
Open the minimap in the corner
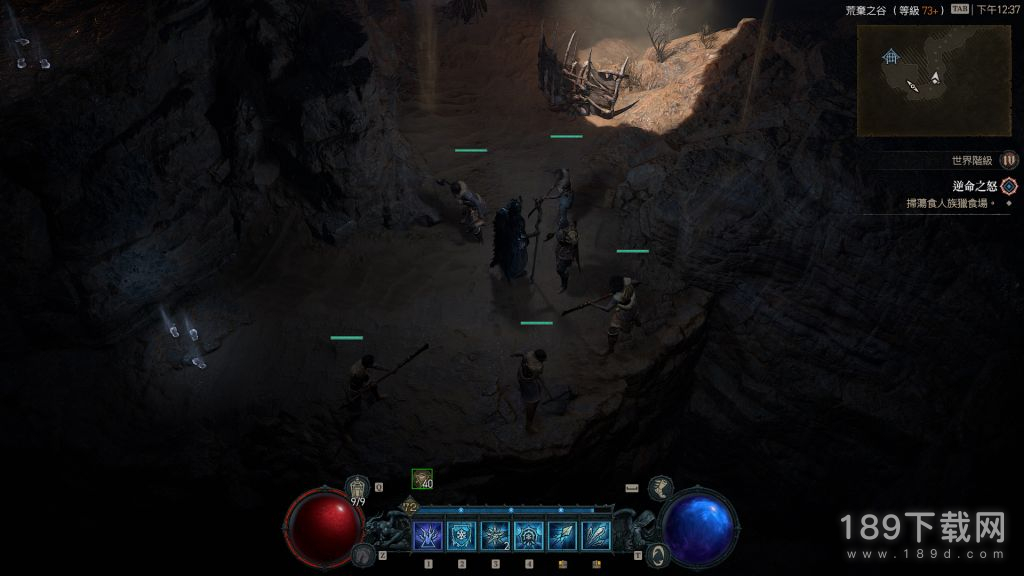(x=933, y=80)
